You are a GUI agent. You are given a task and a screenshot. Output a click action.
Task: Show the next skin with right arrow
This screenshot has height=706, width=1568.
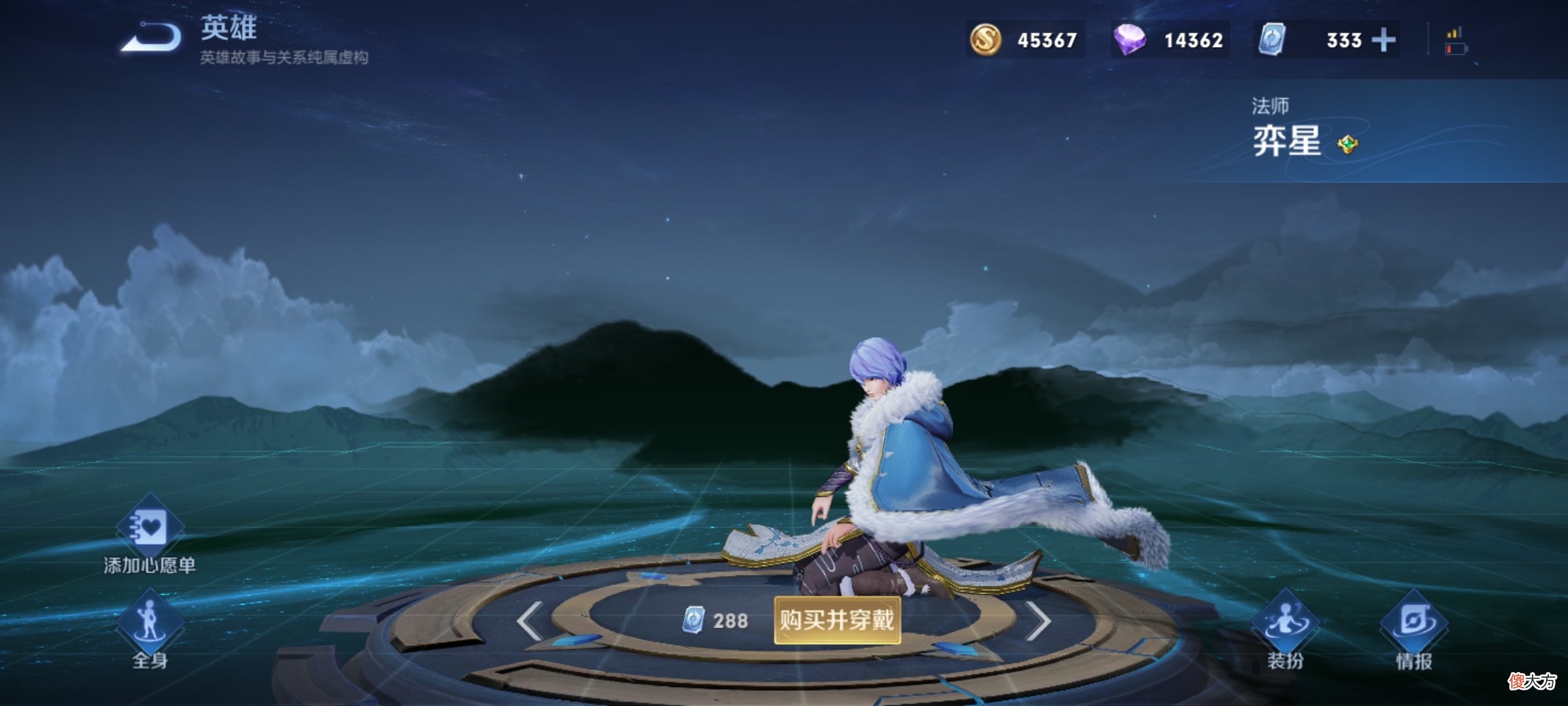coord(1037,620)
